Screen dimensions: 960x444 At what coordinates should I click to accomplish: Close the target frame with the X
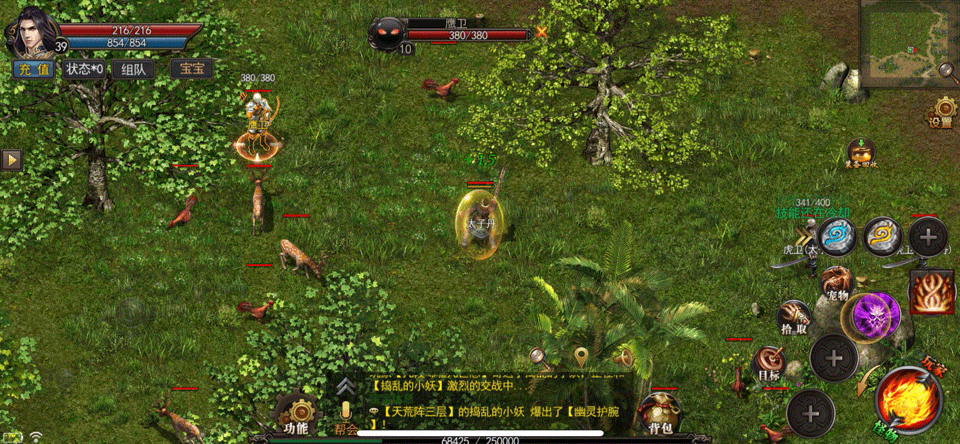point(542,32)
